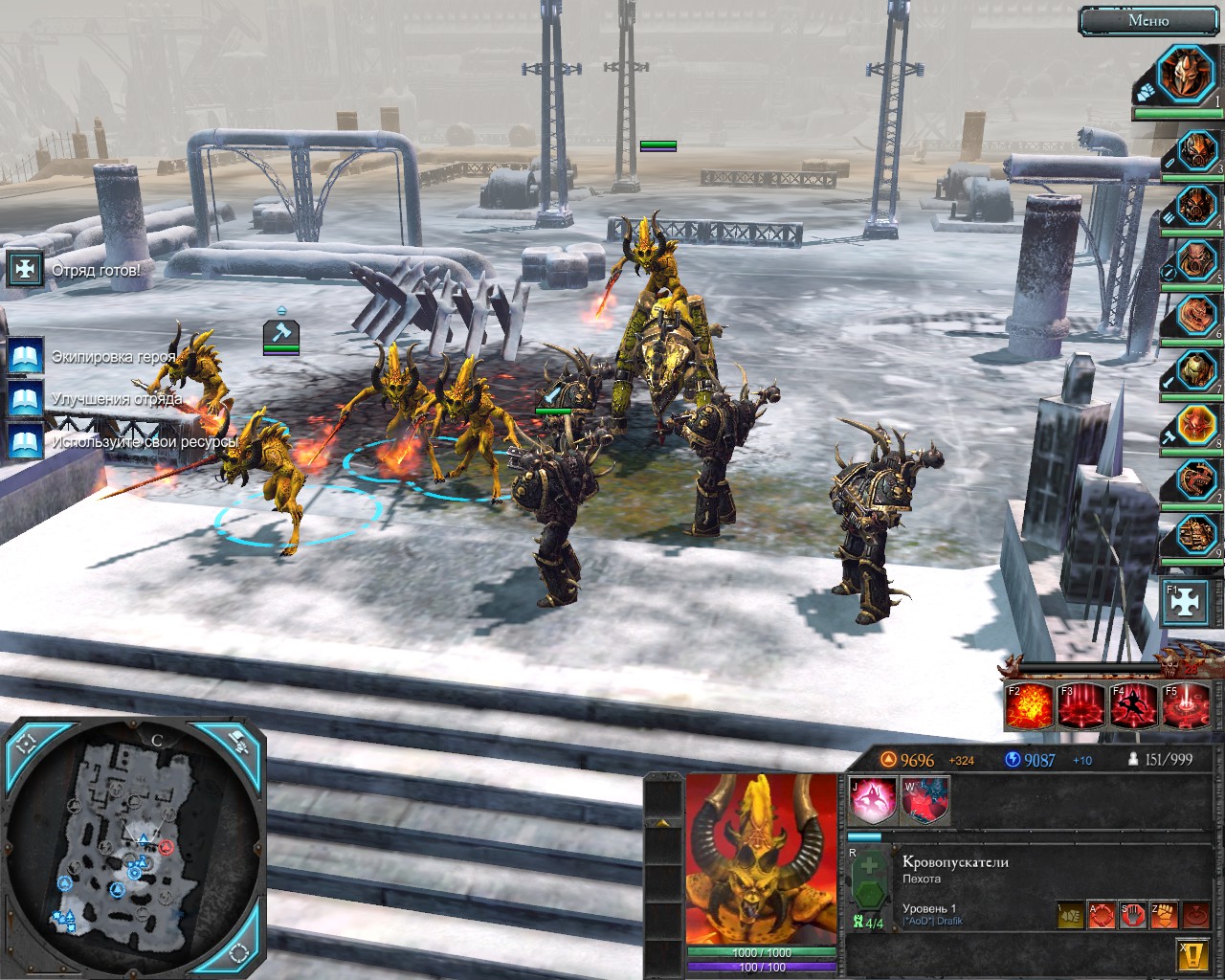Click the yellow exclamation mark retreat button
This screenshot has width=1225, height=980.
(x=1191, y=954)
